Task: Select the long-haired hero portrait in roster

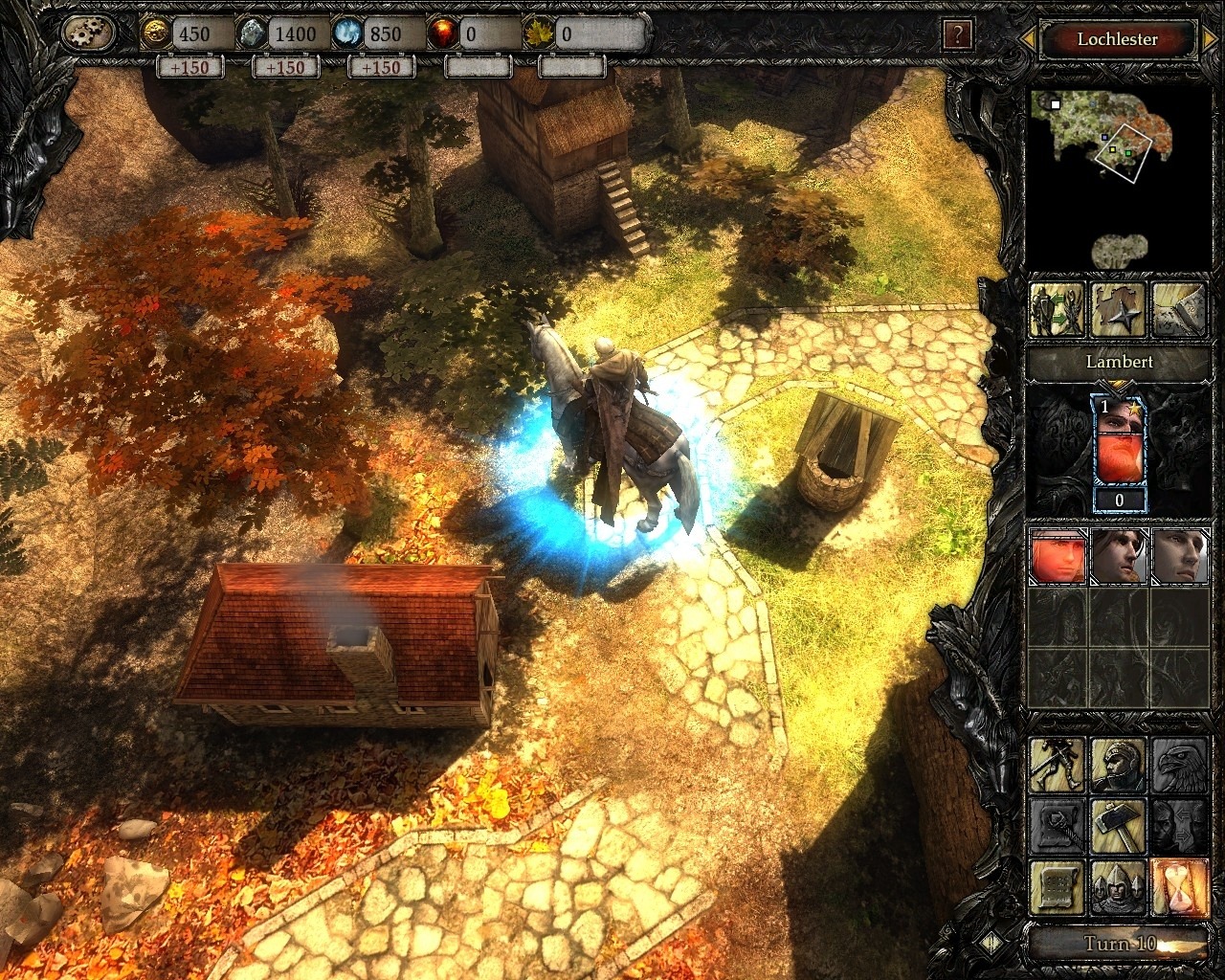Action: coord(1119,556)
